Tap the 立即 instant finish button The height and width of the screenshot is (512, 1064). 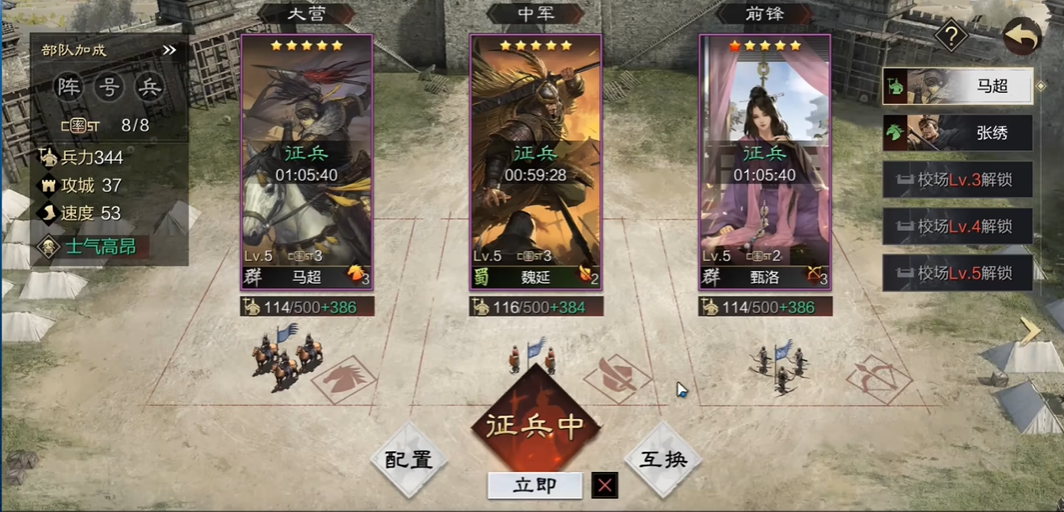(534, 486)
